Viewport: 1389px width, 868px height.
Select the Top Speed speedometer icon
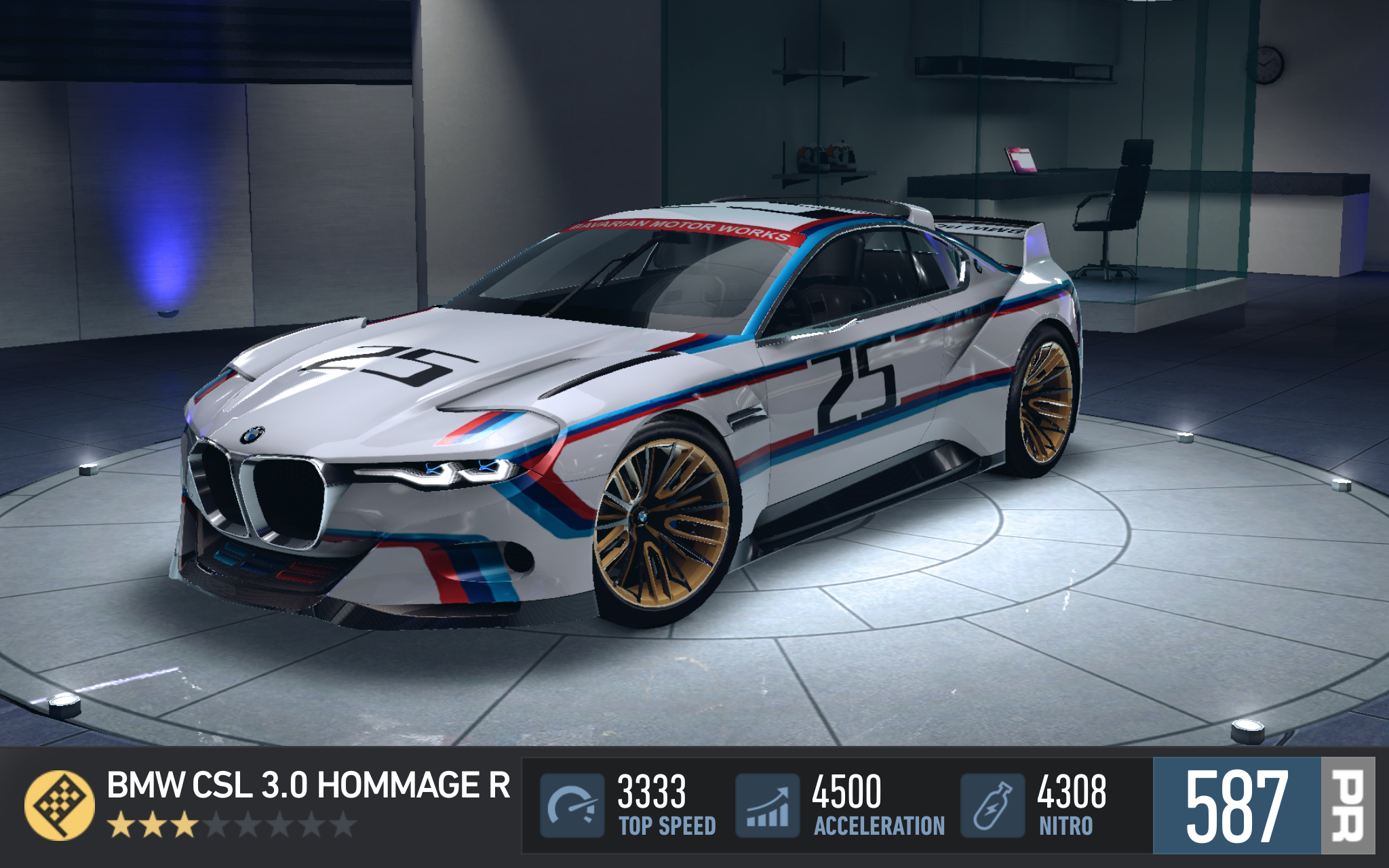point(572,805)
